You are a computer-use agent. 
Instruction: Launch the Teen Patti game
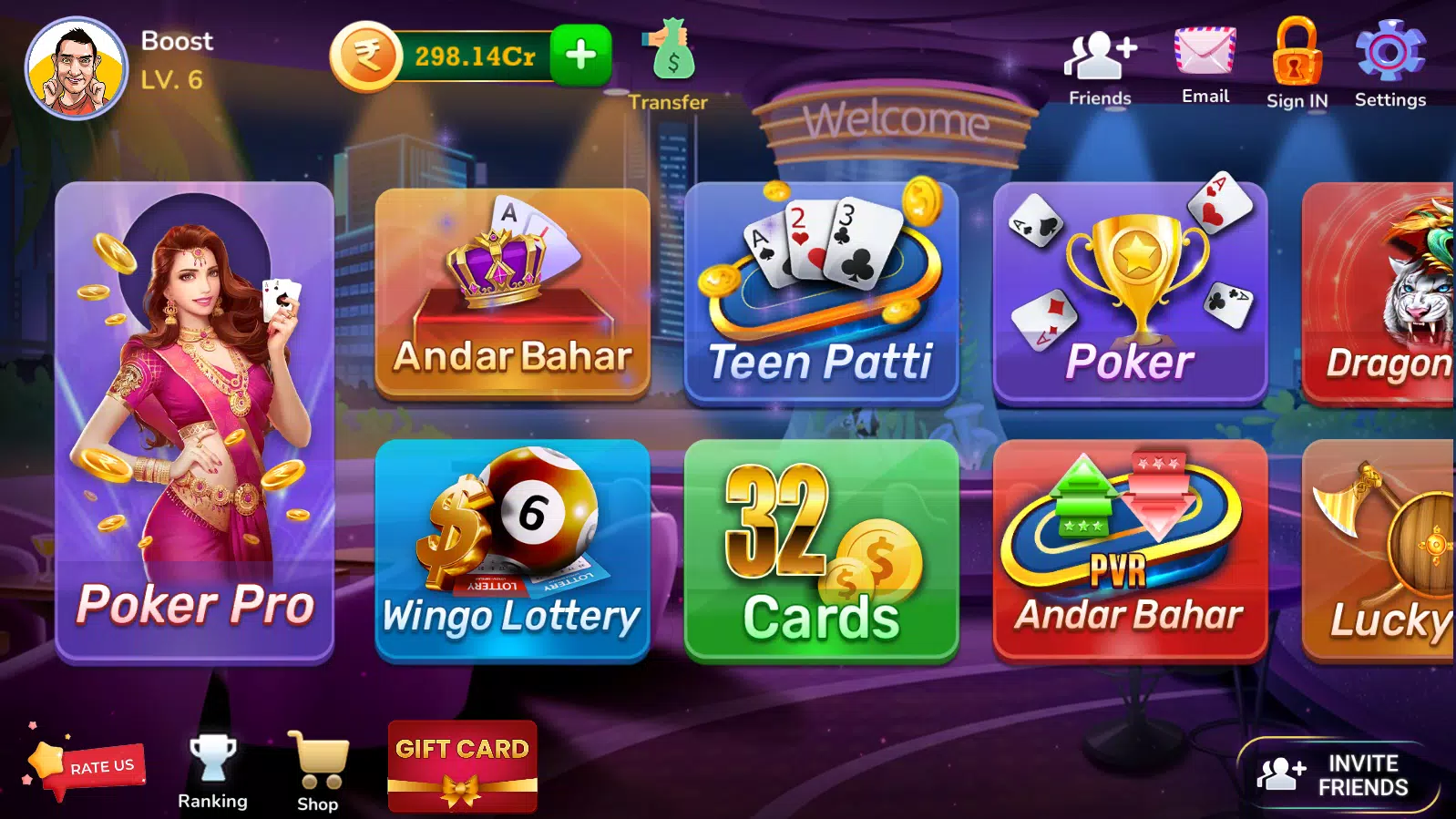coord(820,292)
